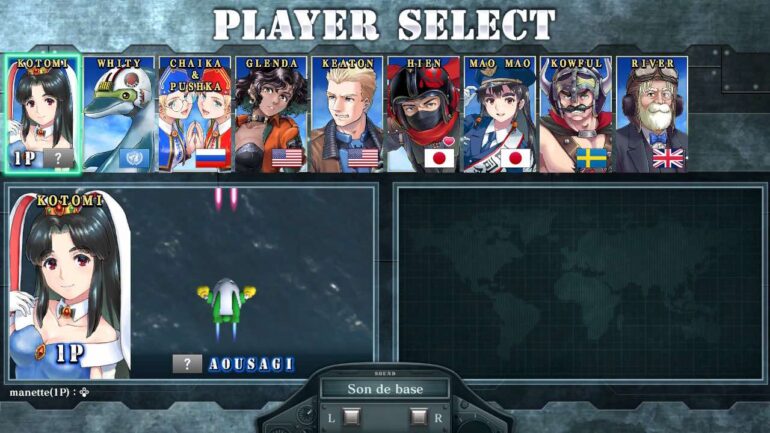Choose Kowful the viking pilot
770x433 pixels.
click(575, 113)
